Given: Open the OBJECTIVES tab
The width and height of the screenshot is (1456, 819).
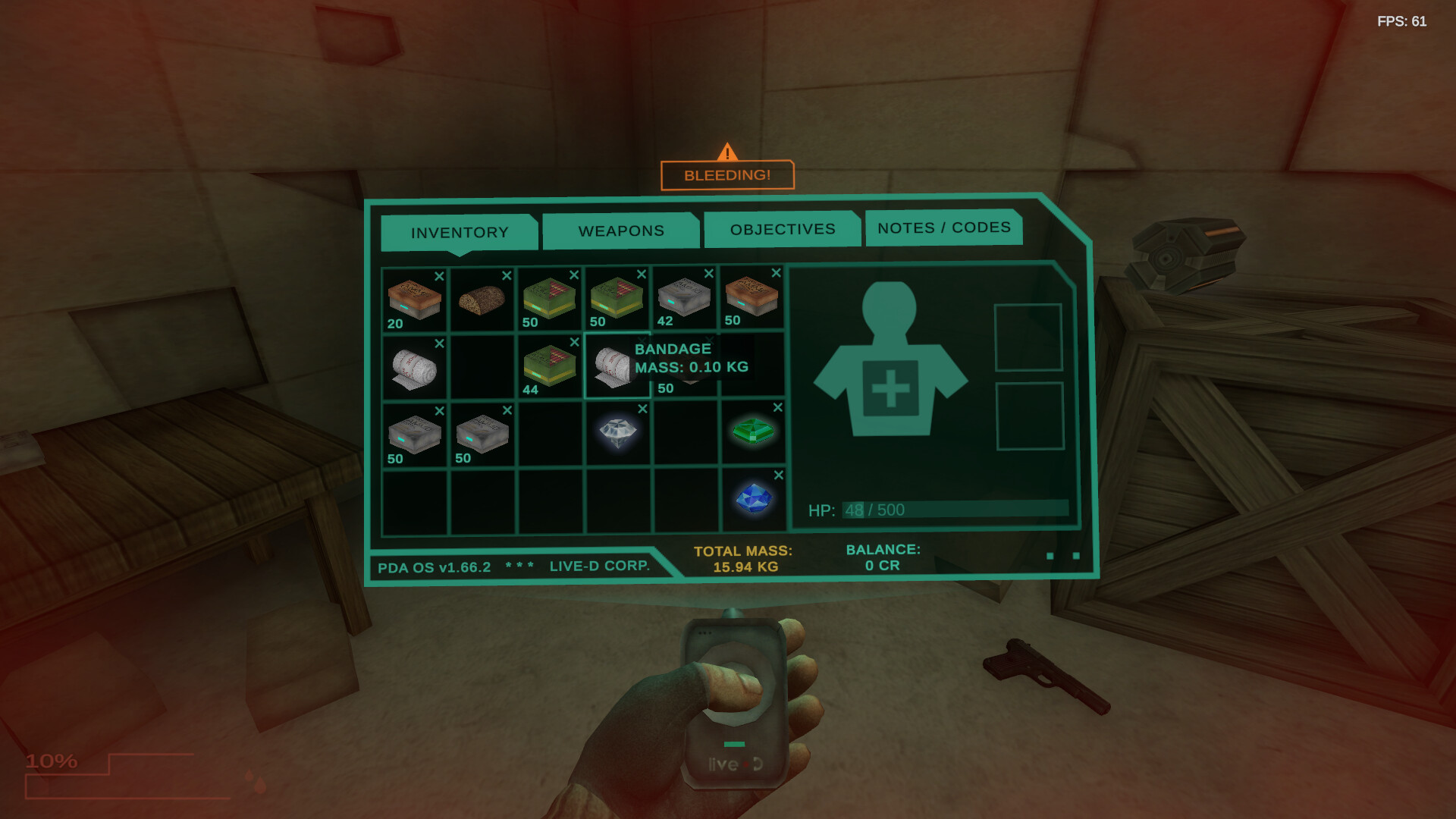Looking at the screenshot, I should 783,228.
